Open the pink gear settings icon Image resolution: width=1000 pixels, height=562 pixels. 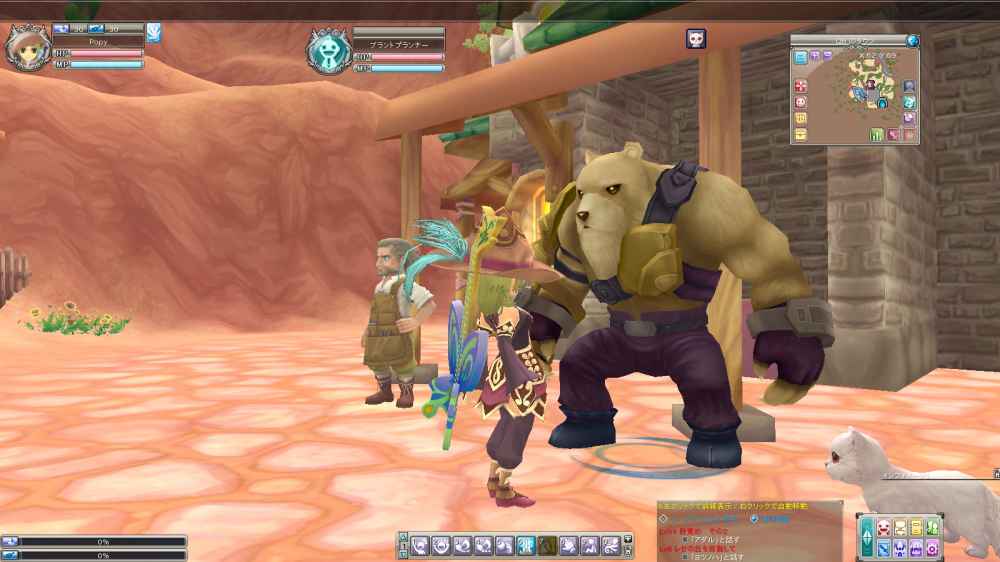[x=932, y=548]
